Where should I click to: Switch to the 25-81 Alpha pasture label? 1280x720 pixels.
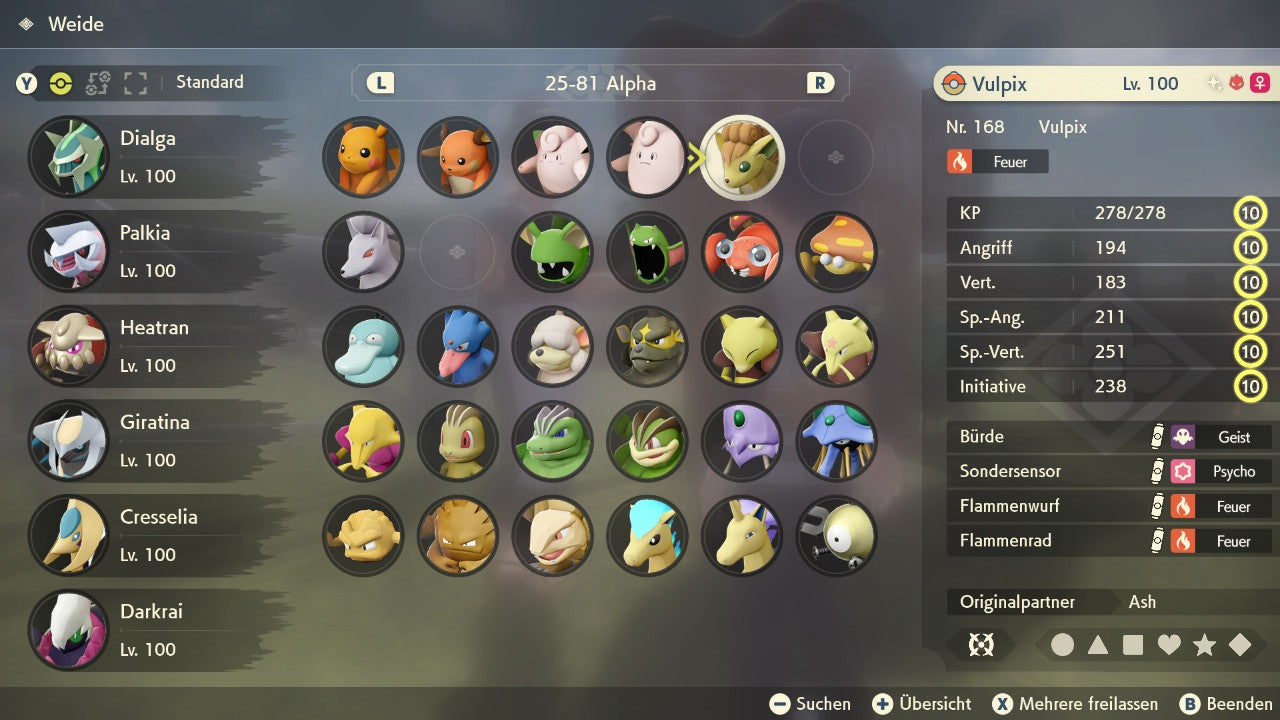point(600,83)
